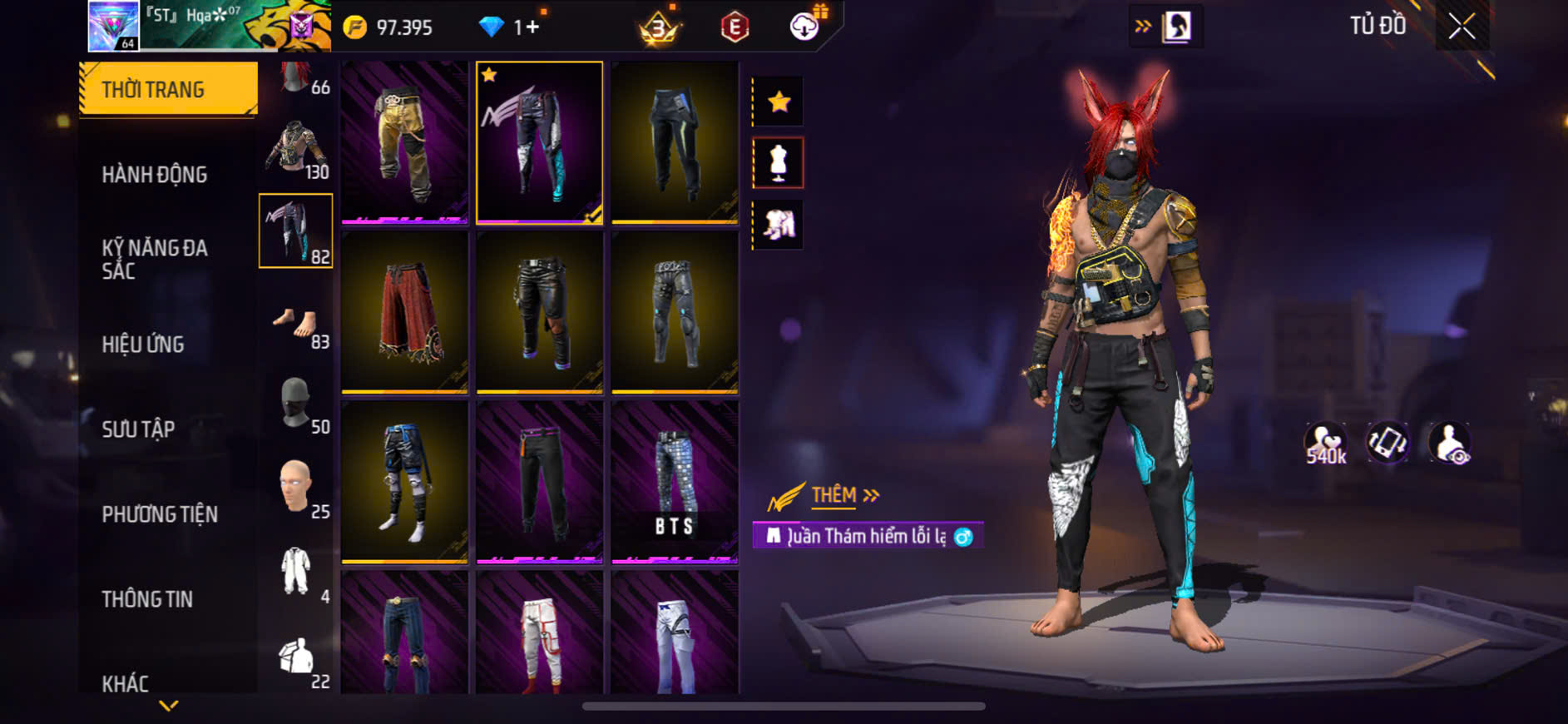Screen dimensions: 1568x724
Task: Toggle the character view eye icon
Action: tap(1450, 444)
